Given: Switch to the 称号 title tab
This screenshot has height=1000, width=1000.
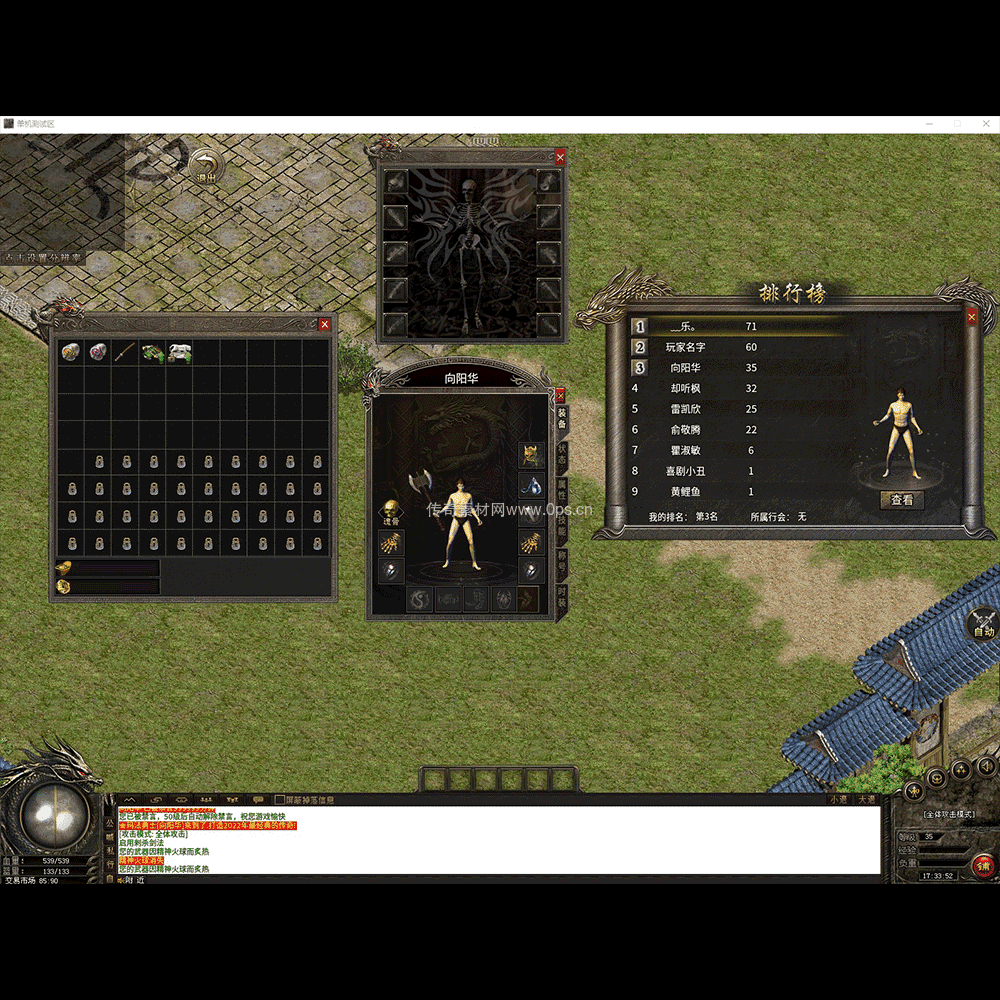Looking at the screenshot, I should (x=562, y=561).
